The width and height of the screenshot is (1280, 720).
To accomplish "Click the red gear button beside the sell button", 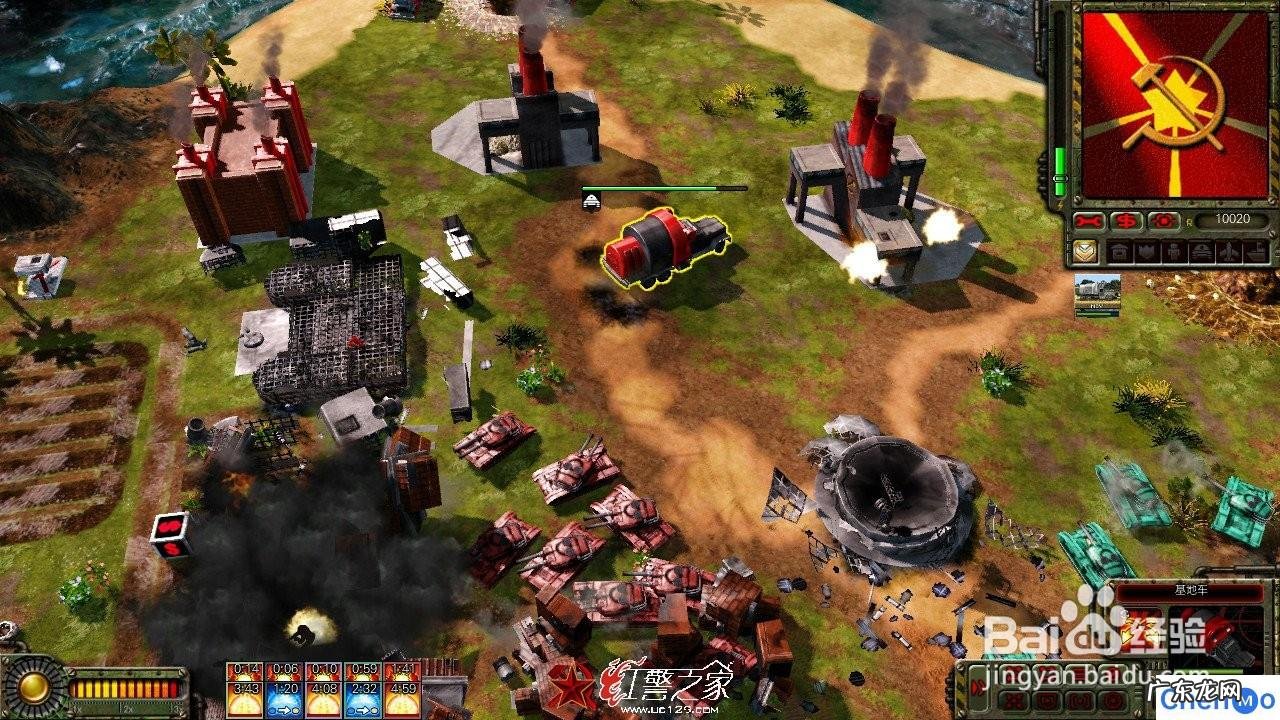I will pyautogui.click(x=1163, y=221).
